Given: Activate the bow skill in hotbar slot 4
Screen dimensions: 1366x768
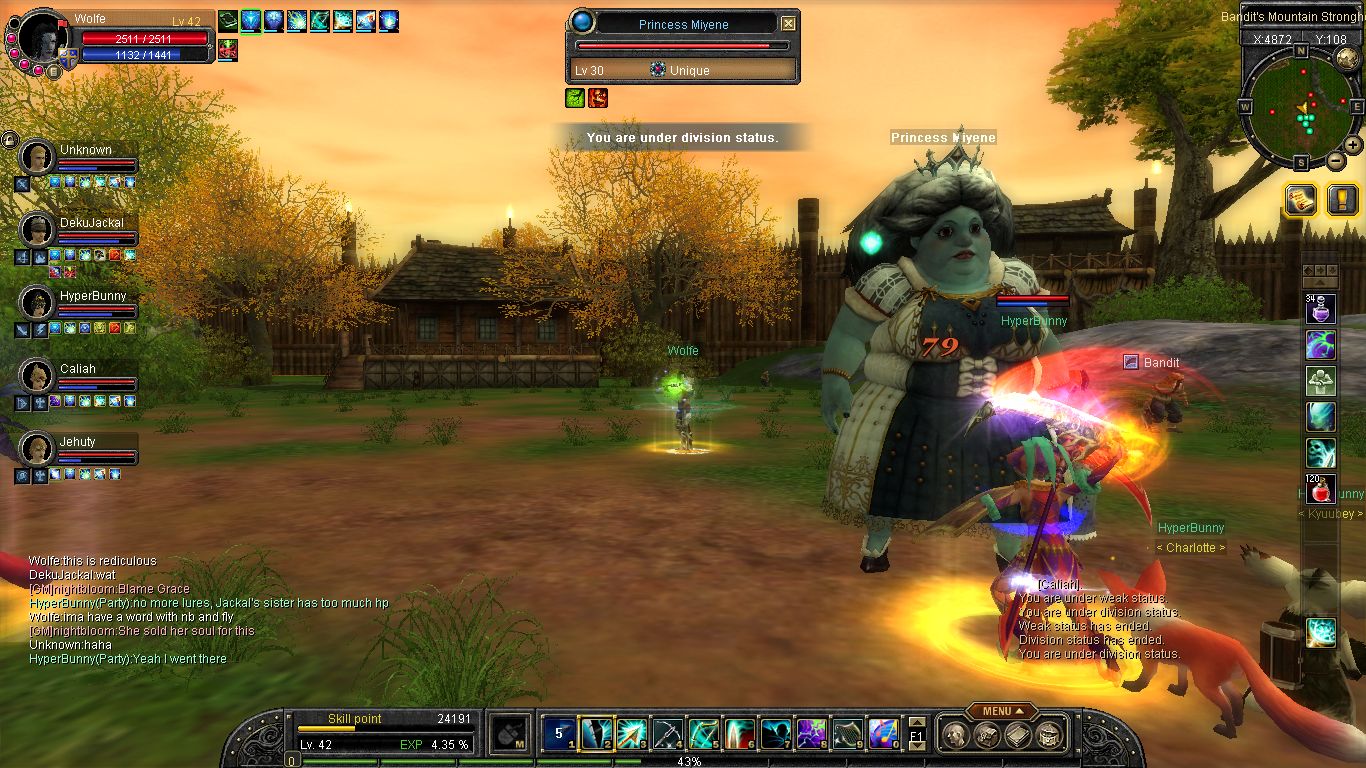Looking at the screenshot, I should coord(667,735).
